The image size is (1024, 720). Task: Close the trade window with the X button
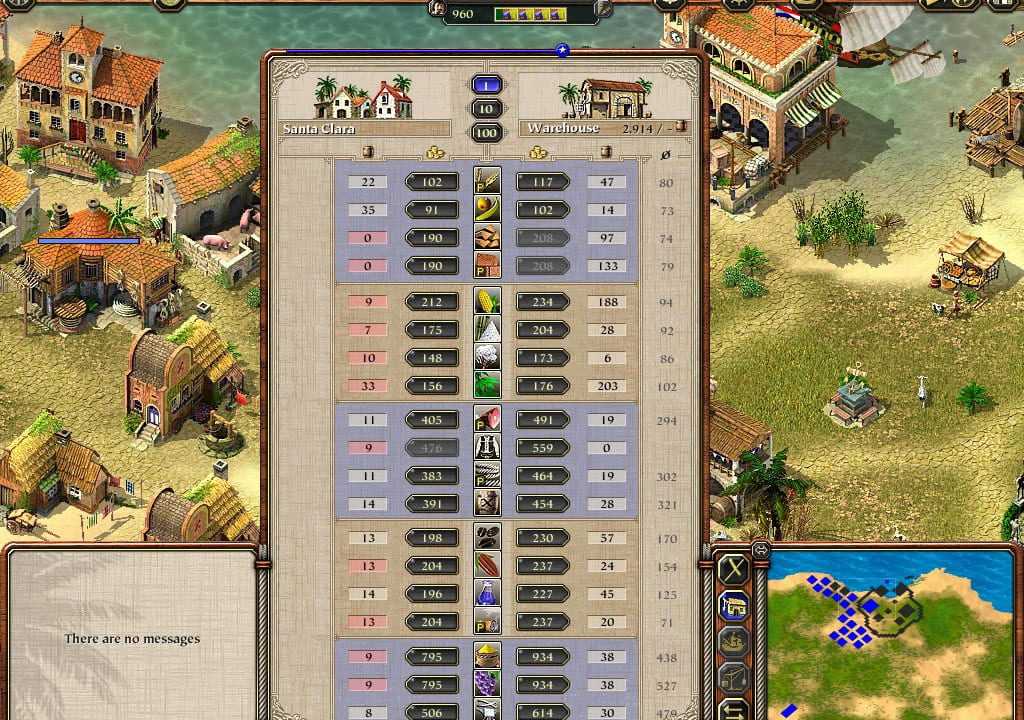(735, 570)
